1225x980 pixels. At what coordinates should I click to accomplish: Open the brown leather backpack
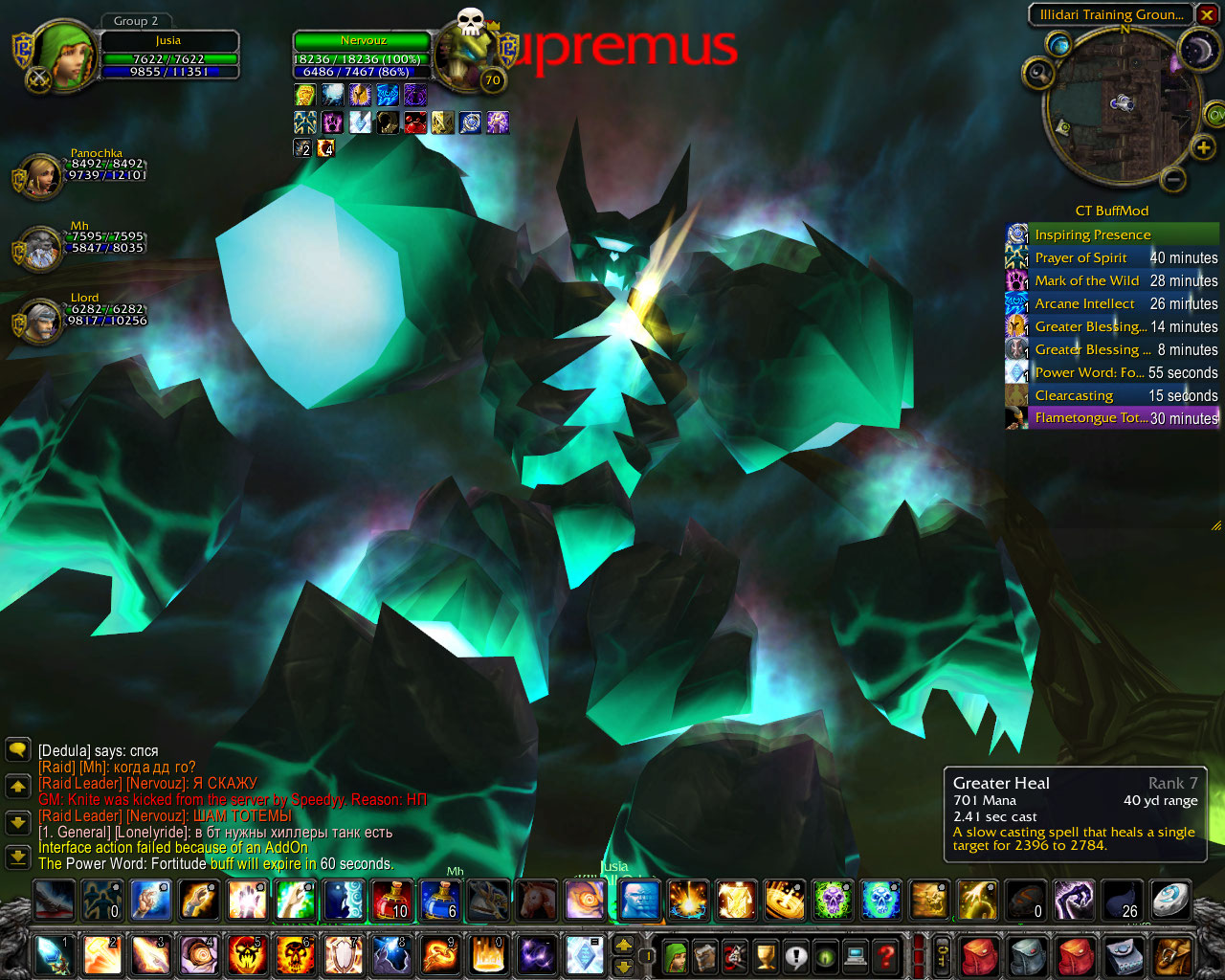(x=1173, y=955)
